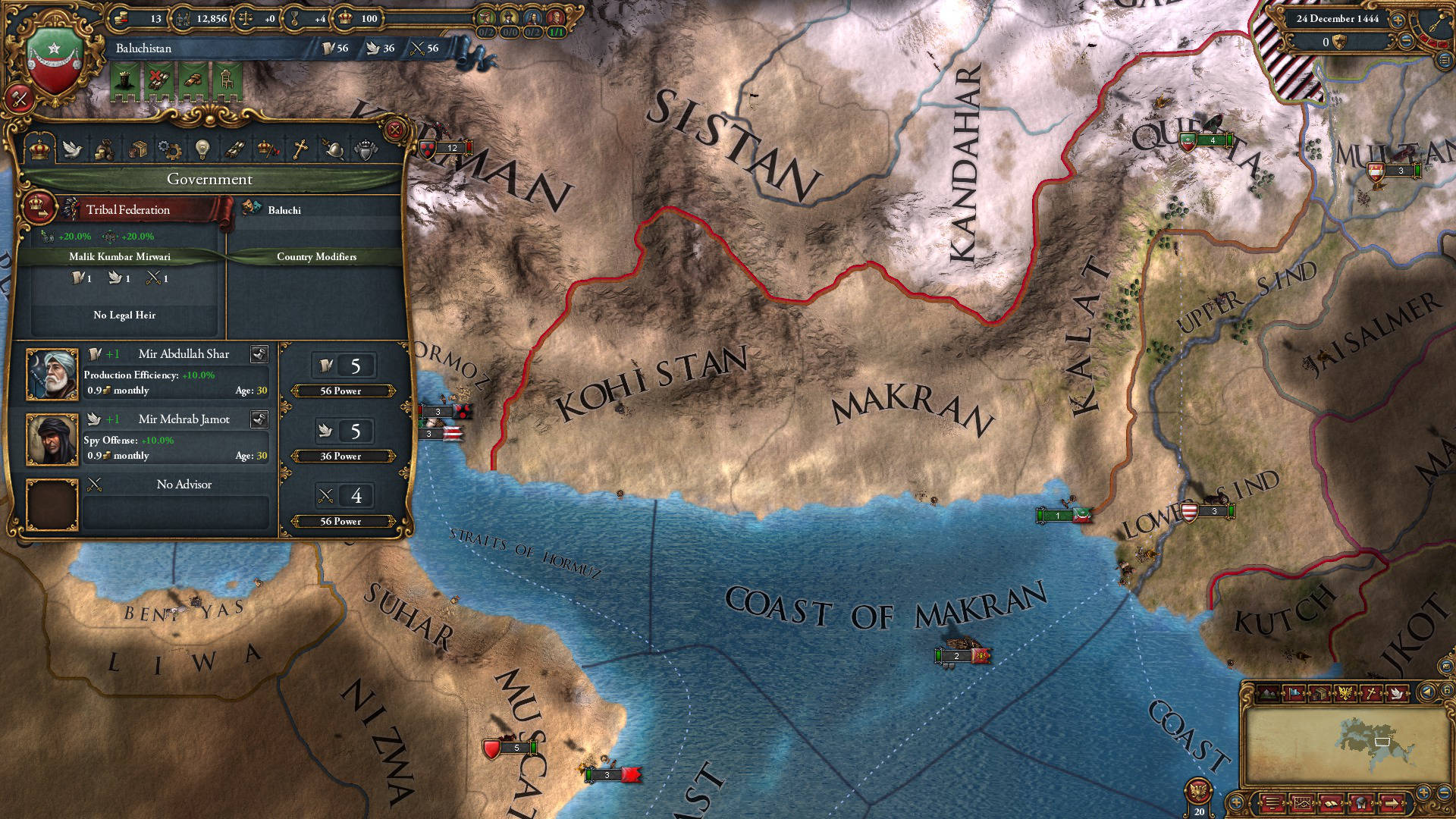Change the Tribal Federation government type

click(x=38, y=208)
